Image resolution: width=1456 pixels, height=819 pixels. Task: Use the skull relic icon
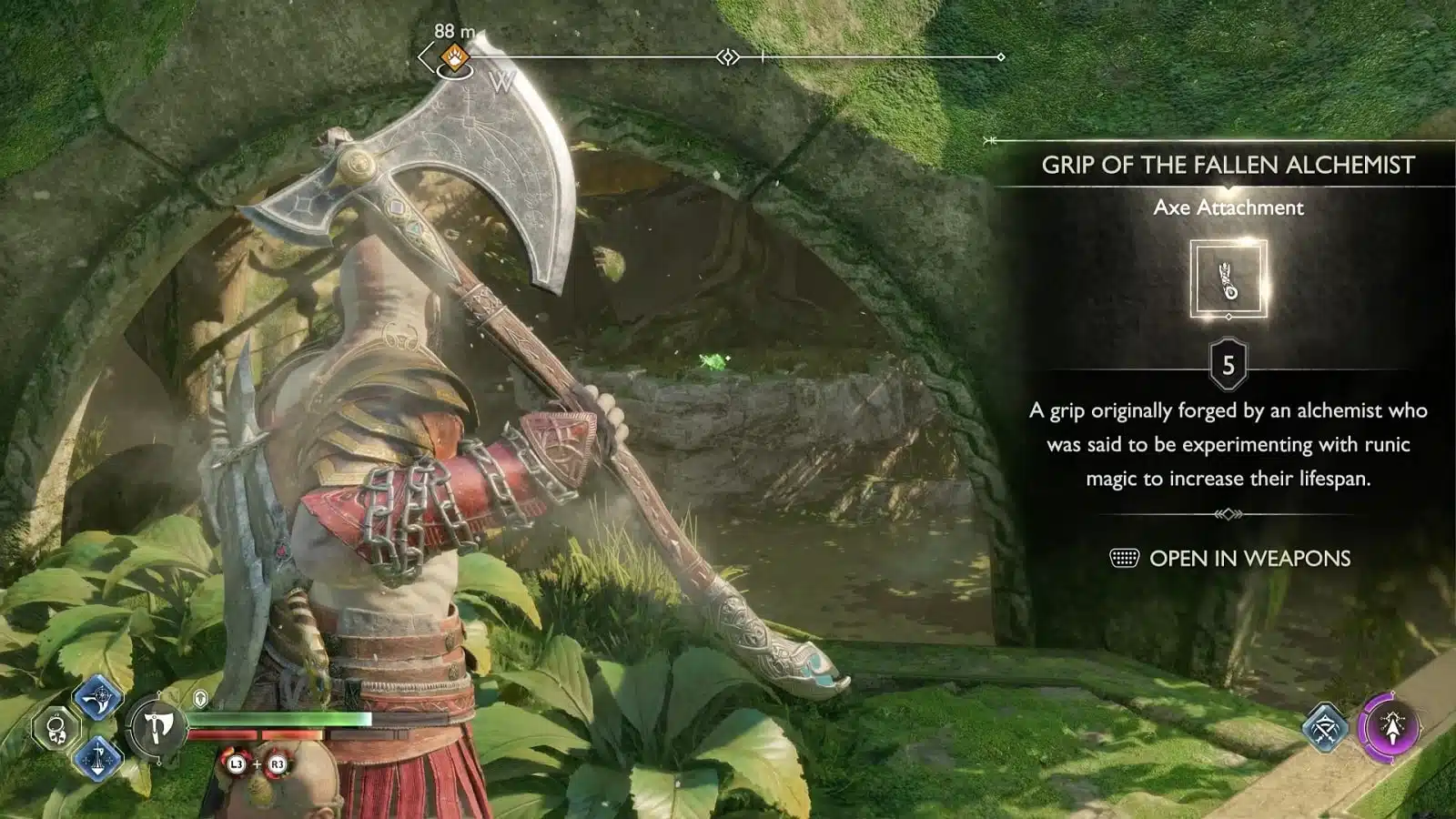[x=56, y=728]
